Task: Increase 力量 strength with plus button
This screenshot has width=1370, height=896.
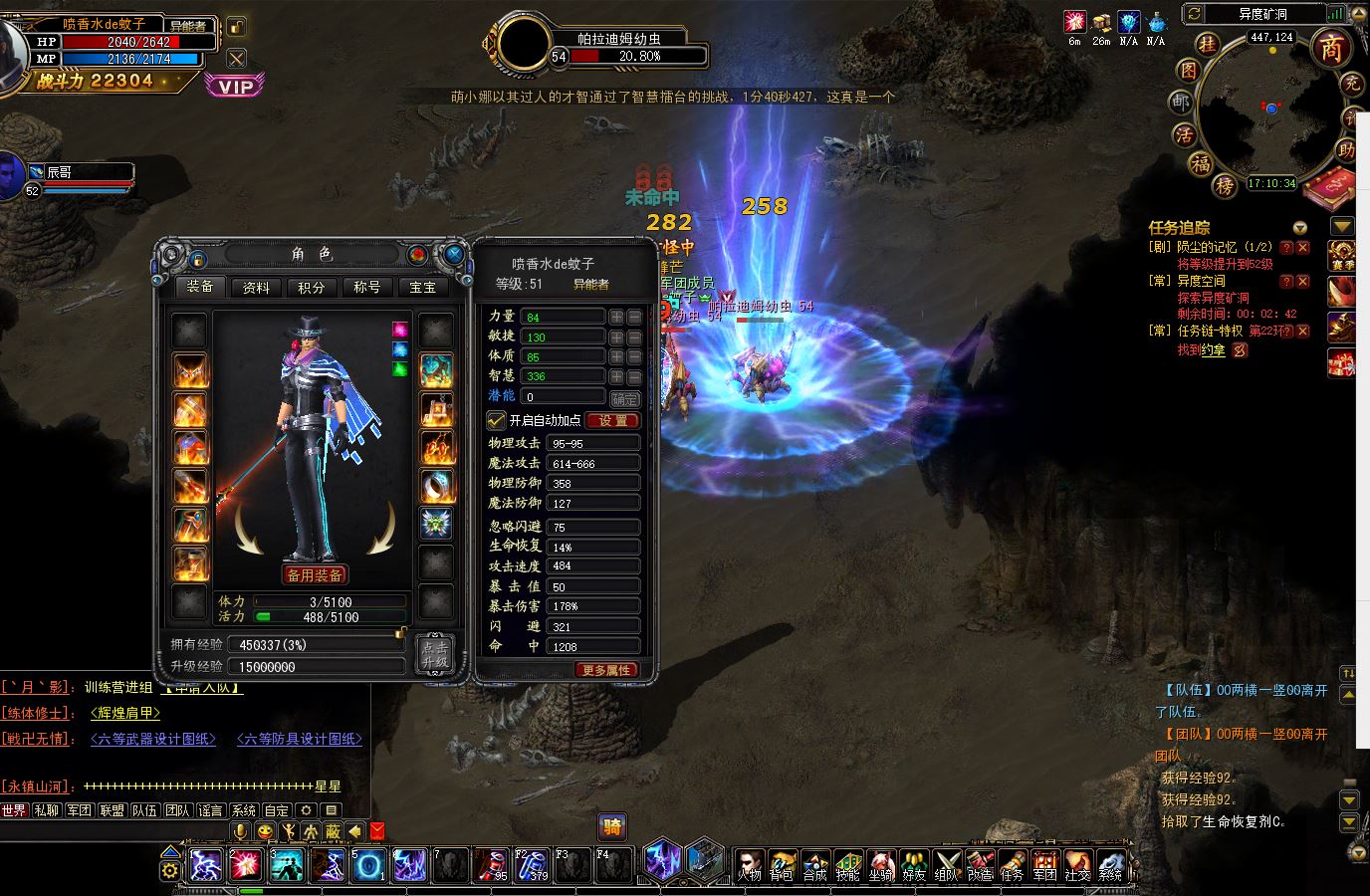Action: pyautogui.click(x=616, y=317)
